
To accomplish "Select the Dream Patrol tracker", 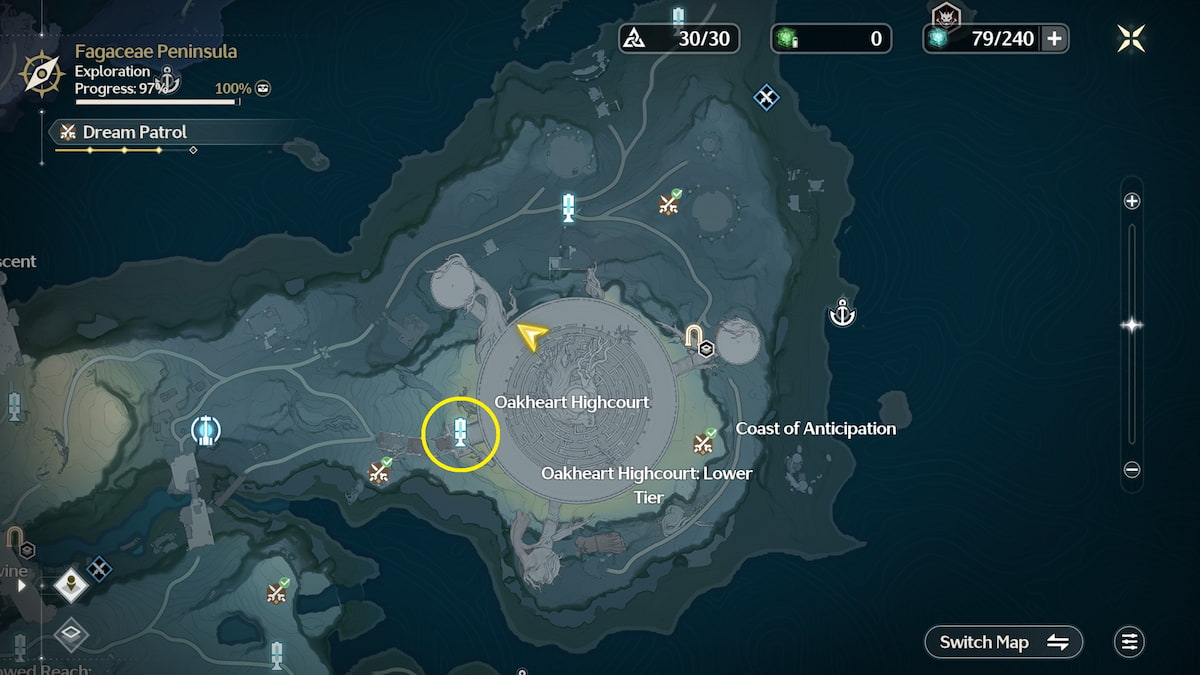I will 135,132.
